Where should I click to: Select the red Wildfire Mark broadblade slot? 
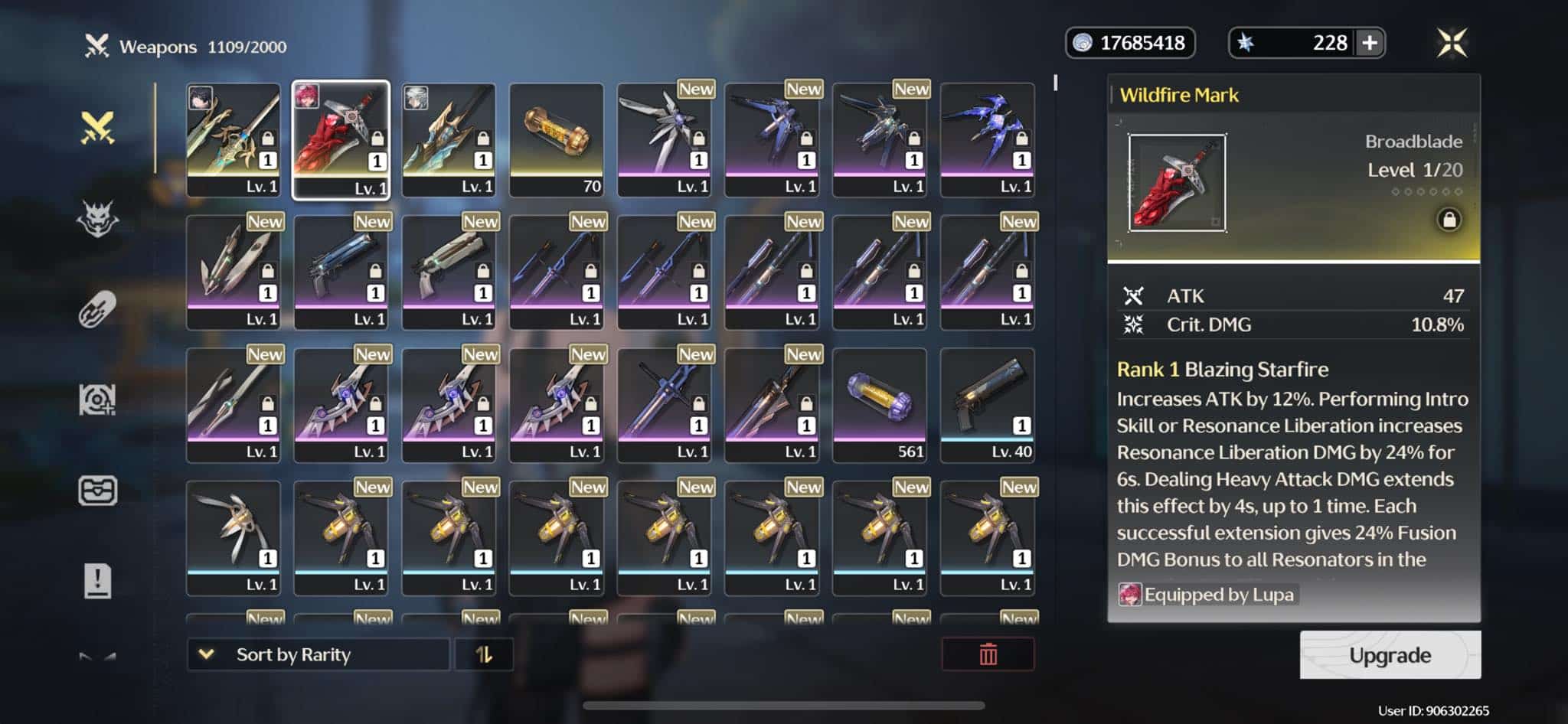(341, 140)
